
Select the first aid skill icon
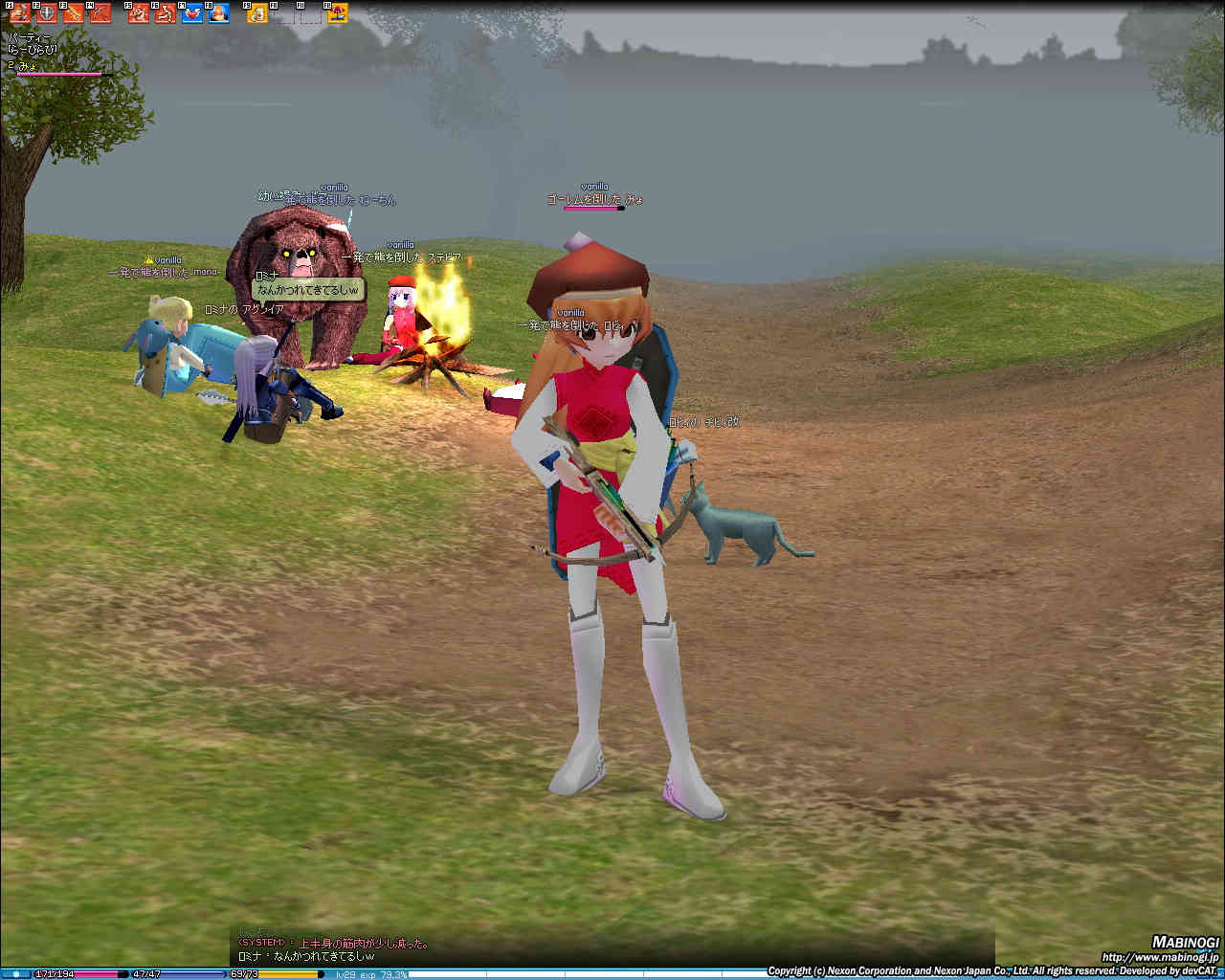(257, 13)
